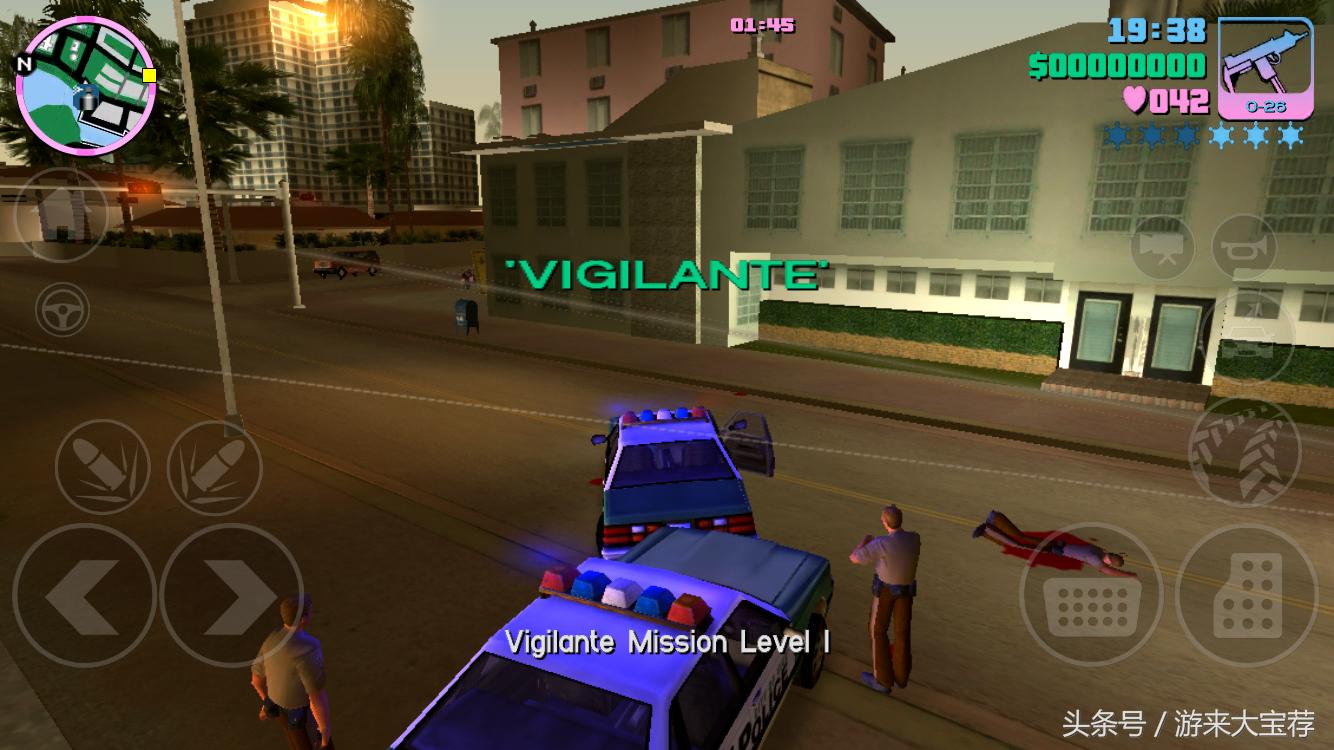Switch camera view with the camera icon
Screen dimensions: 1334x750
pos(1162,249)
